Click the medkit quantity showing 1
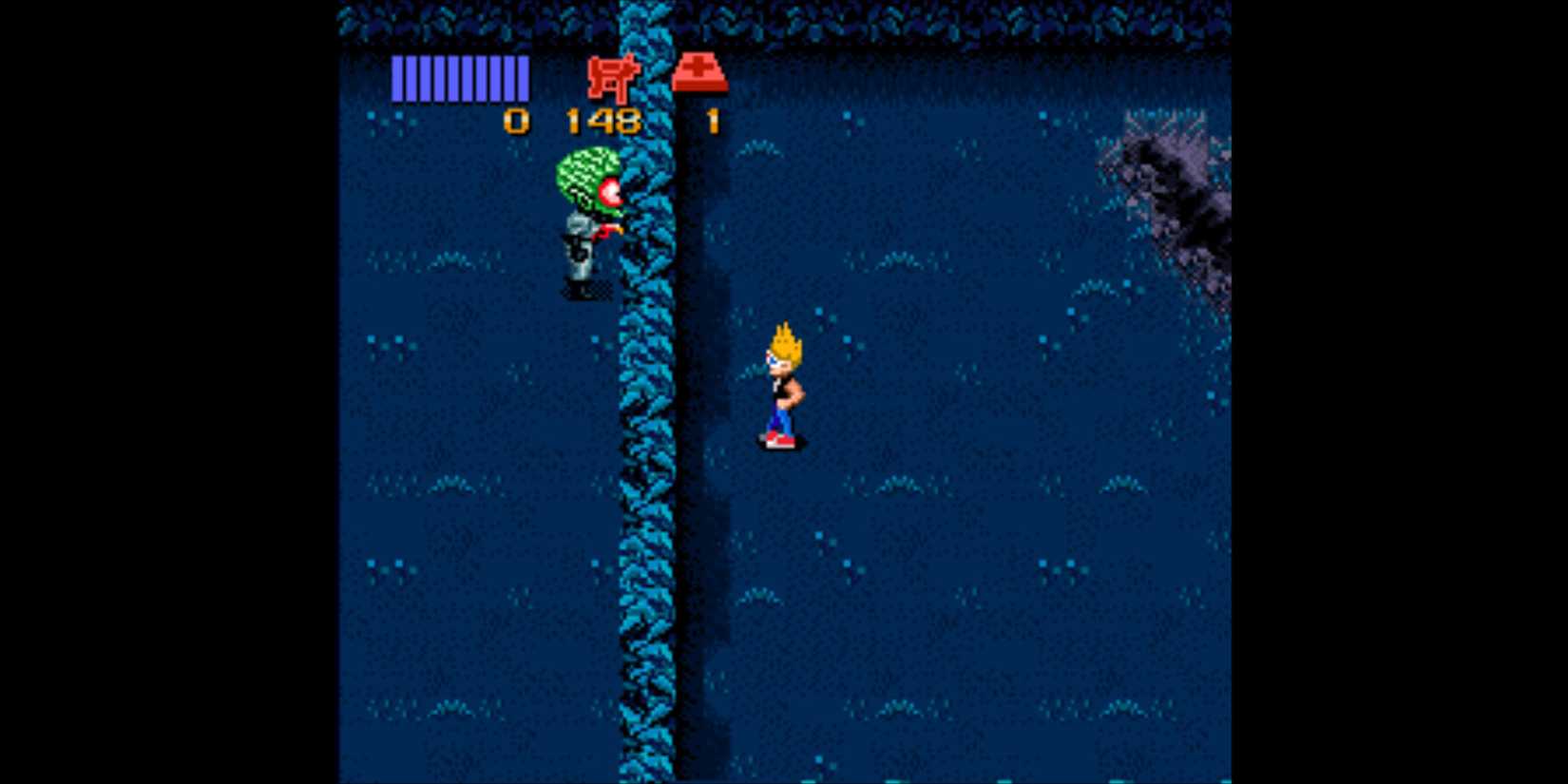The height and width of the screenshot is (784, 1568). (711, 120)
